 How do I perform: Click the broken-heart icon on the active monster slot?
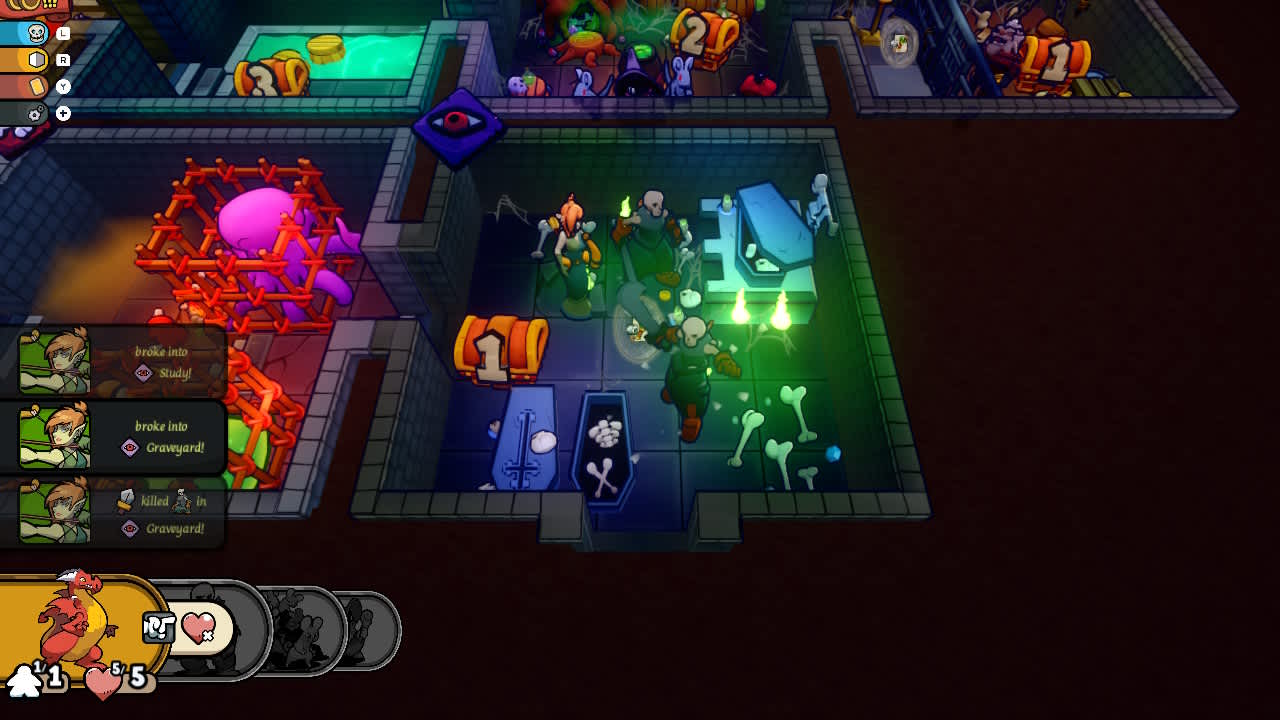[x=200, y=627]
